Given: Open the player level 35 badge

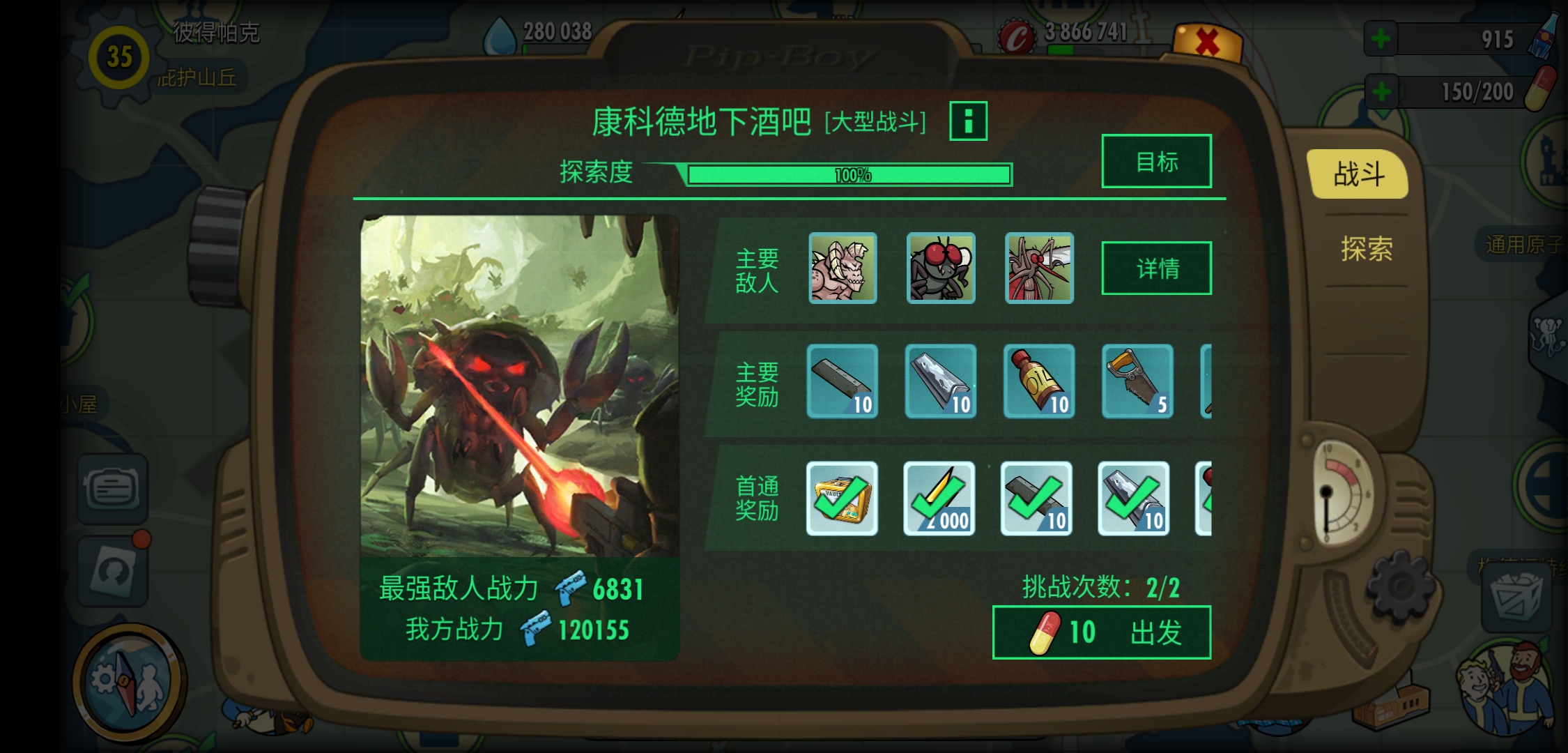Looking at the screenshot, I should (119, 57).
